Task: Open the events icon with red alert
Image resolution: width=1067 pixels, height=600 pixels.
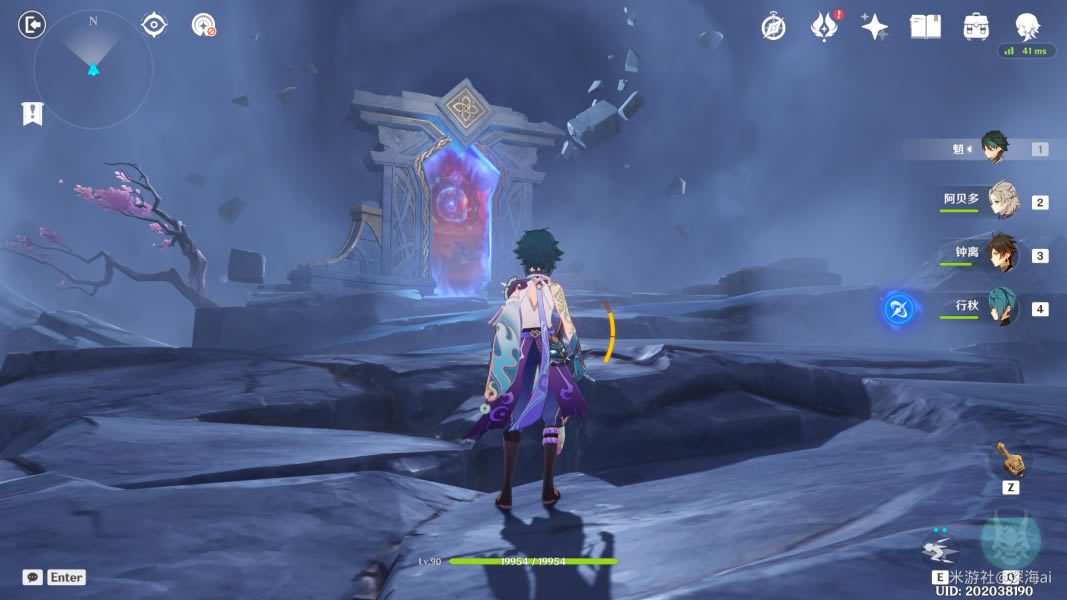Action: click(824, 27)
